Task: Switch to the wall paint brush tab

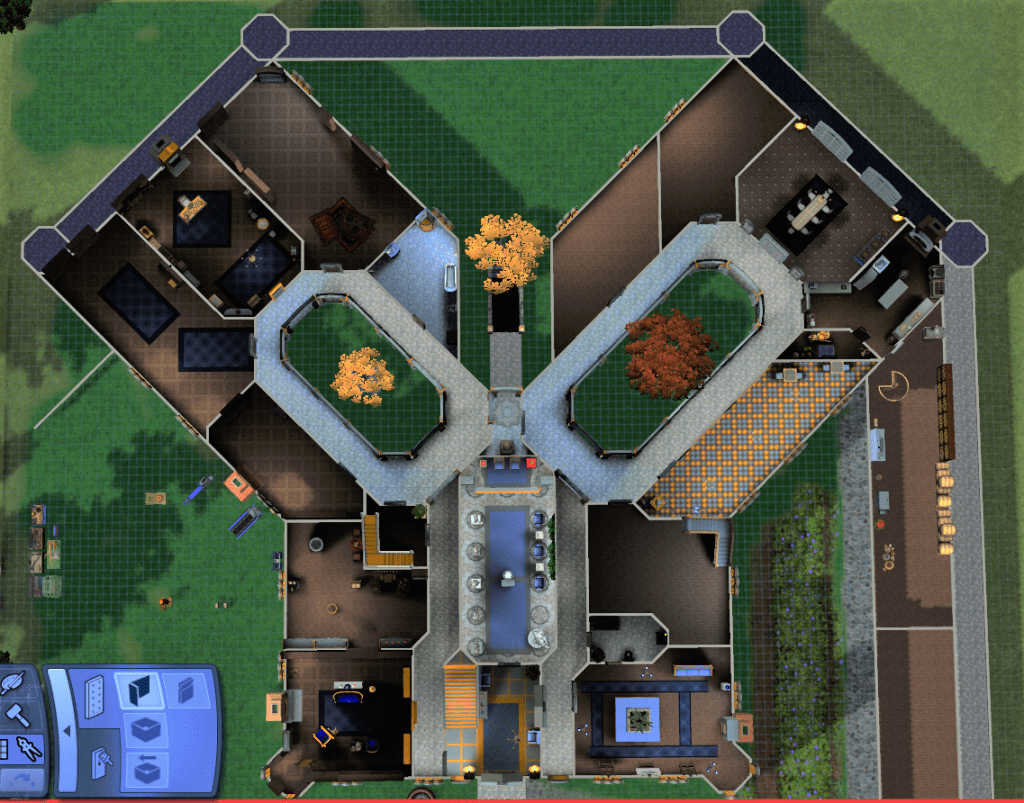Action: [x=101, y=764]
